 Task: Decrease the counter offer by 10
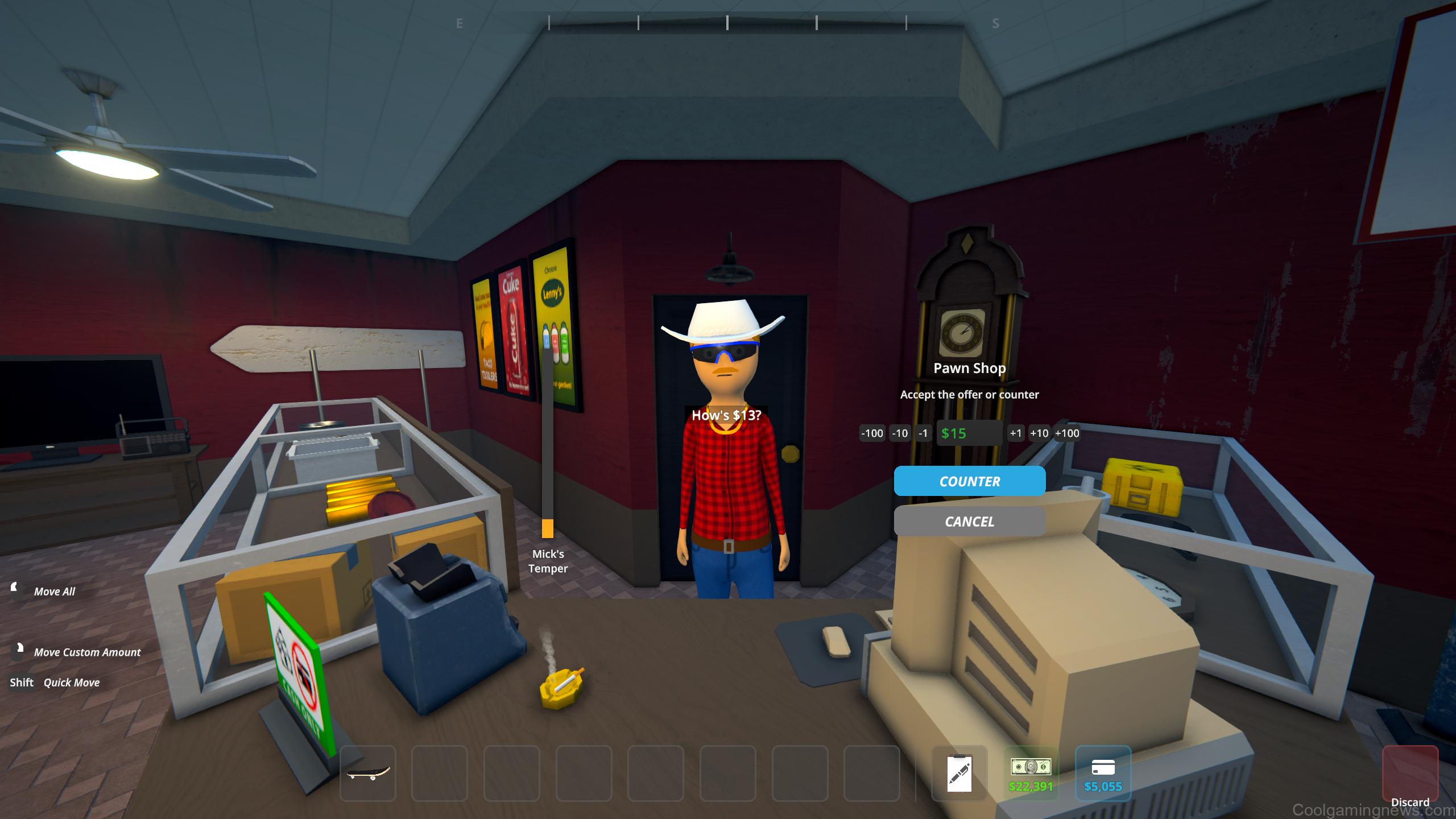[900, 433]
